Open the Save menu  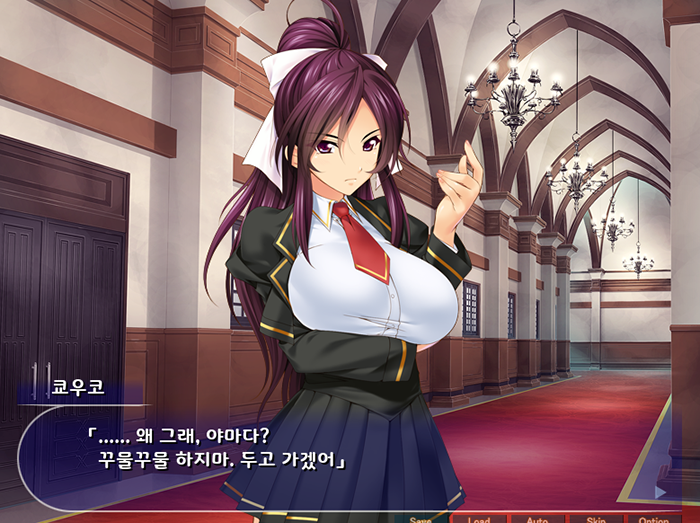coord(421,519)
